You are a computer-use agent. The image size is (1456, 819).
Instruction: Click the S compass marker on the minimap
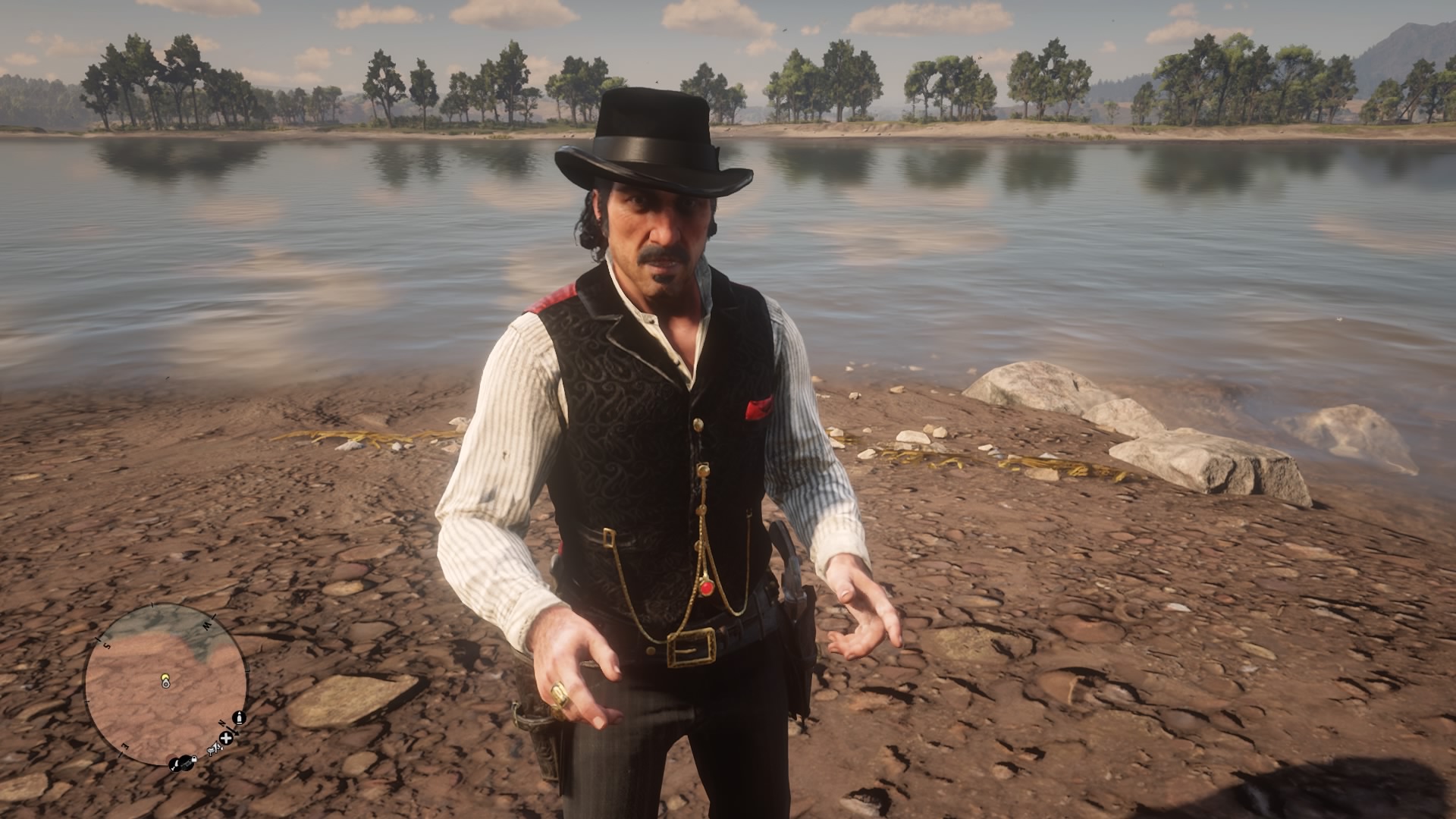tap(107, 646)
